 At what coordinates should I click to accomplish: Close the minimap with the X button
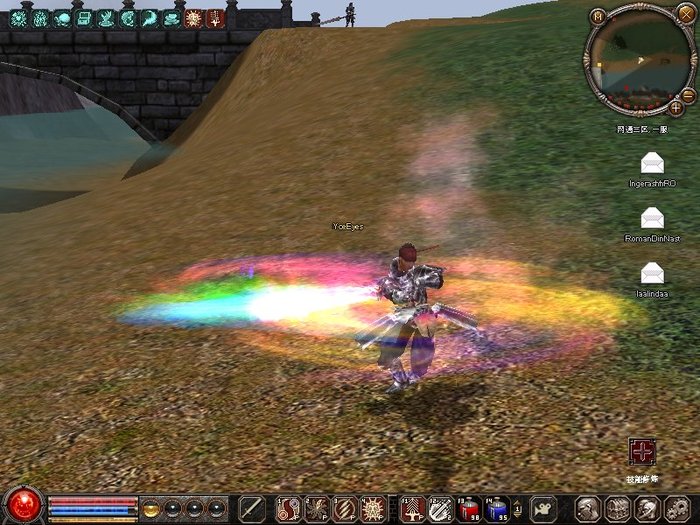tap(685, 14)
